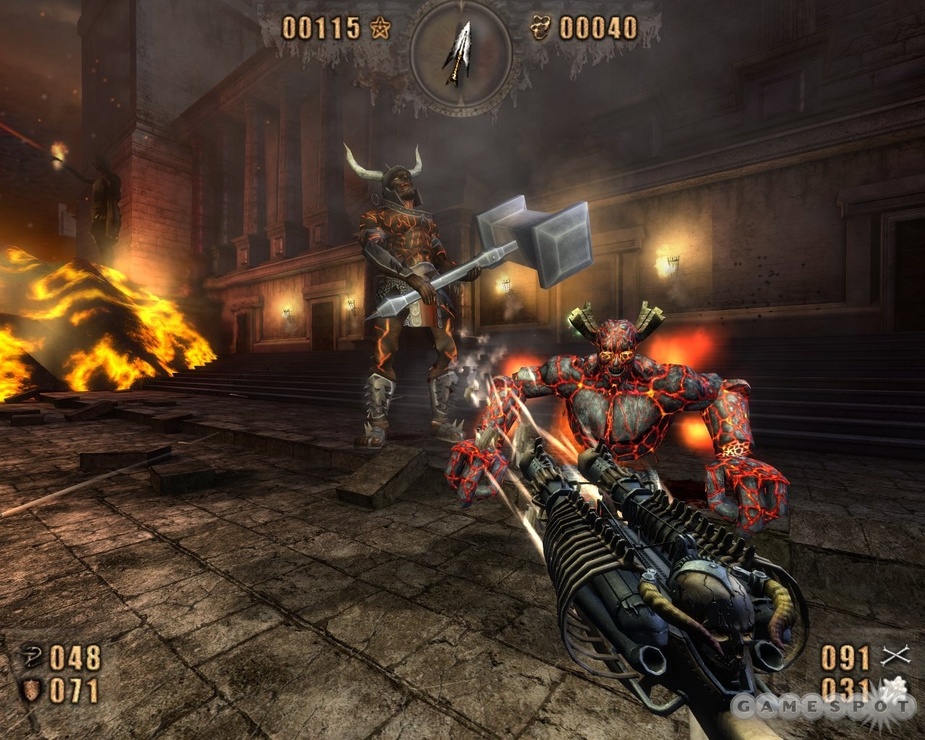This screenshot has width=925, height=740.
Task: Click the souls icon beside 00040
Action: tap(541, 28)
